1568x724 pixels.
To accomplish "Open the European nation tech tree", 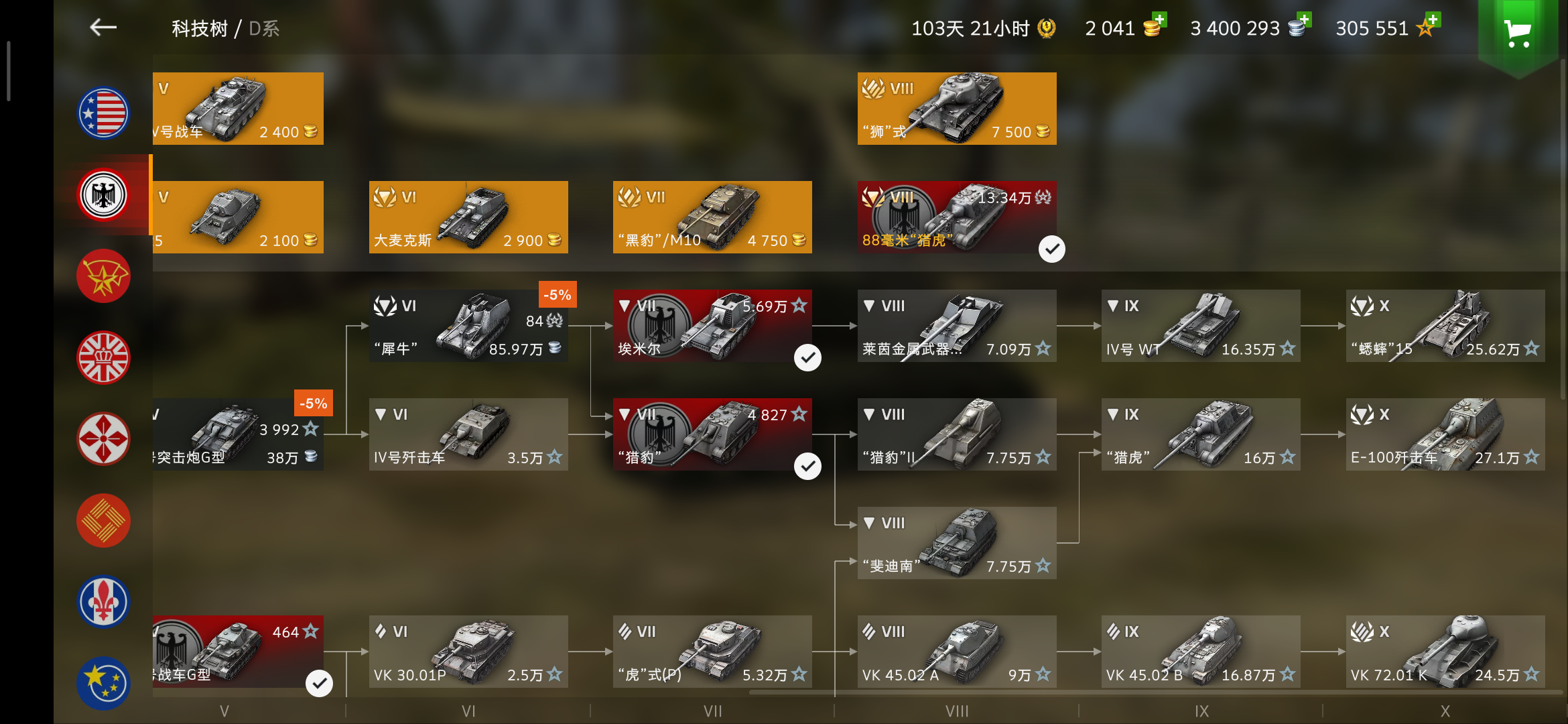I will pyautogui.click(x=103, y=682).
